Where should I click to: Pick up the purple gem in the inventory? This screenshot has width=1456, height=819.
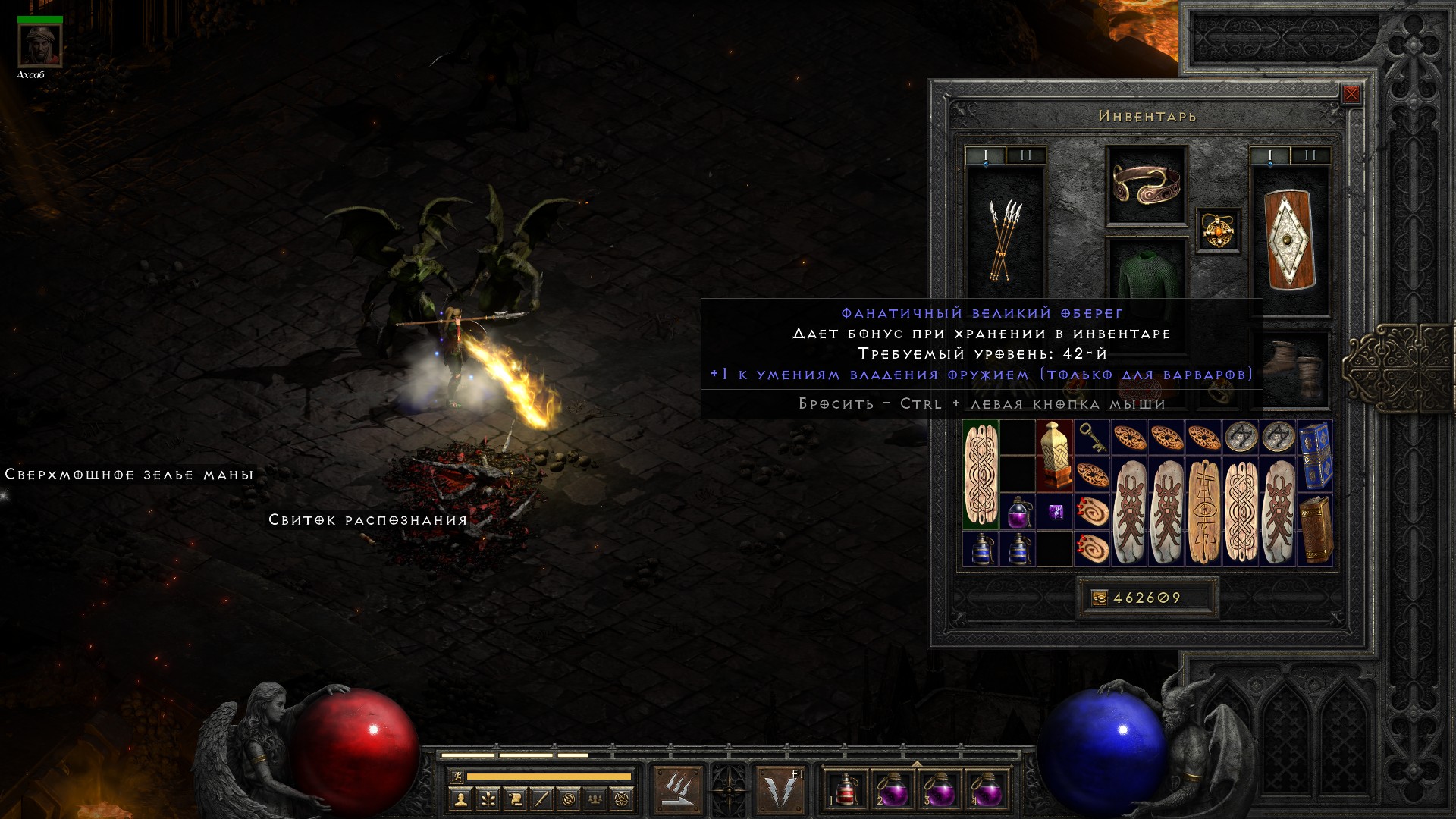[1055, 512]
